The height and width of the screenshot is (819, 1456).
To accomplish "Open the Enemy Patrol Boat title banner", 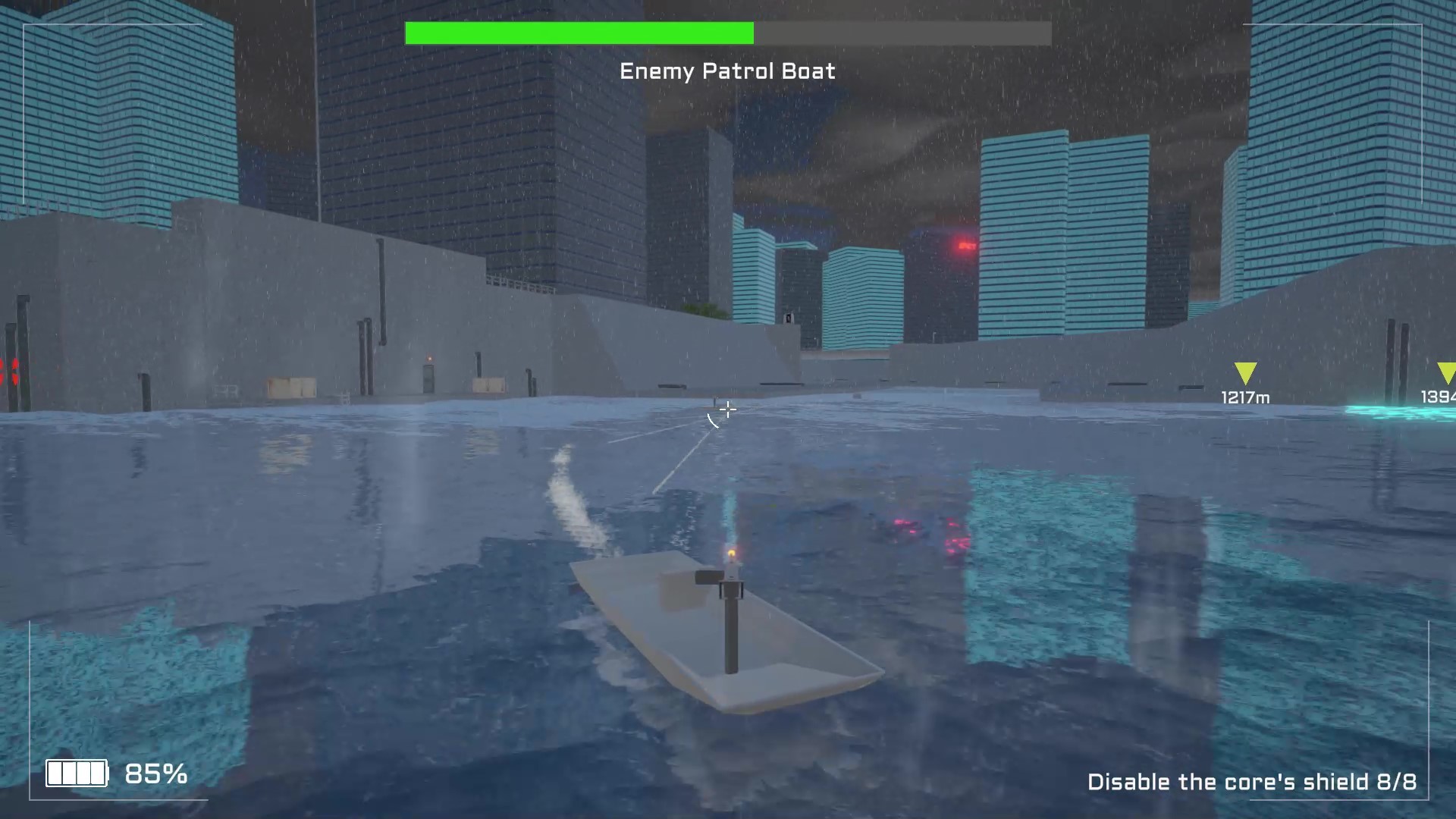I will coord(727,71).
